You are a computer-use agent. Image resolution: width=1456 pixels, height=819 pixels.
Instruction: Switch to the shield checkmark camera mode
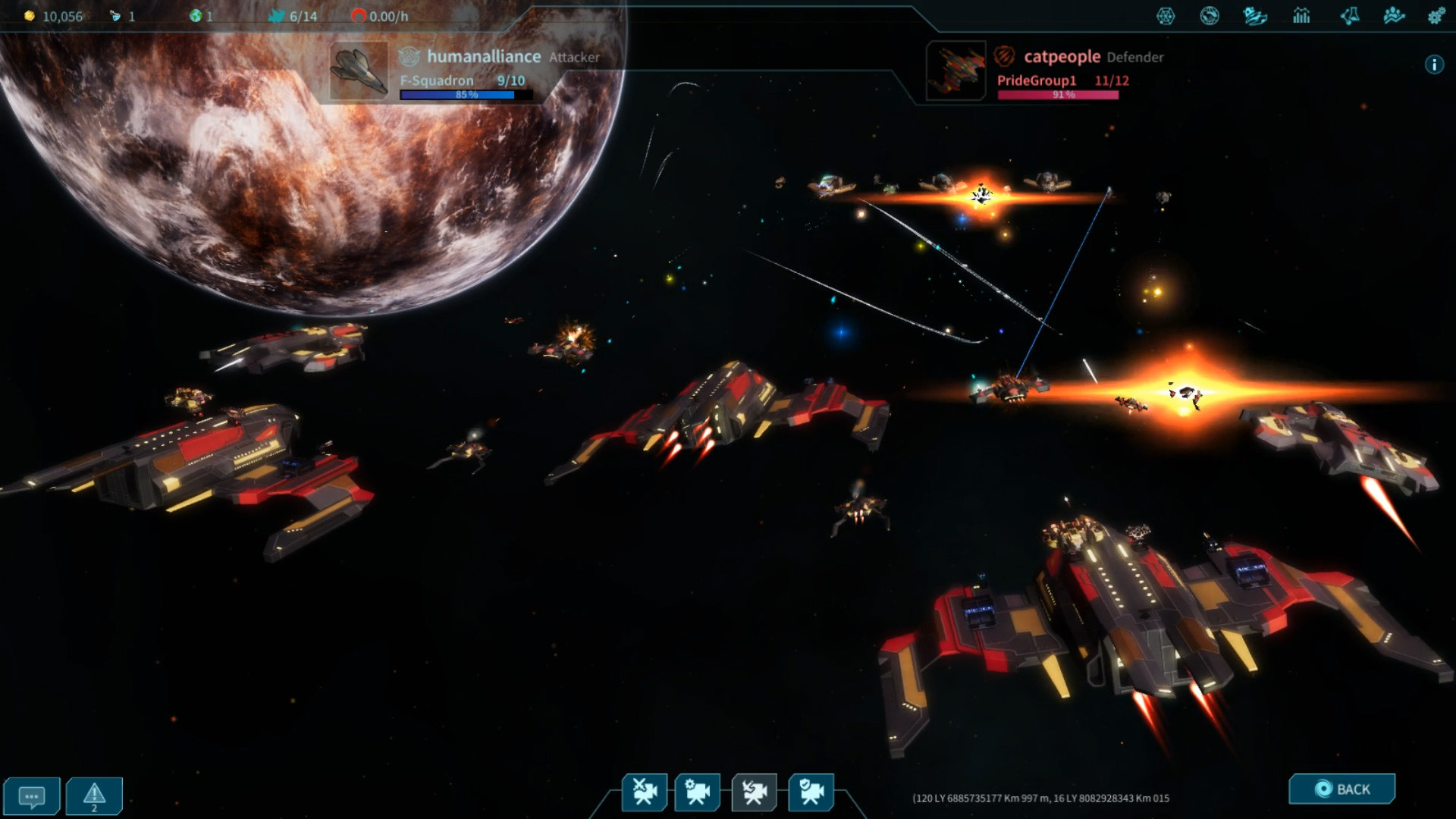pos(811,792)
